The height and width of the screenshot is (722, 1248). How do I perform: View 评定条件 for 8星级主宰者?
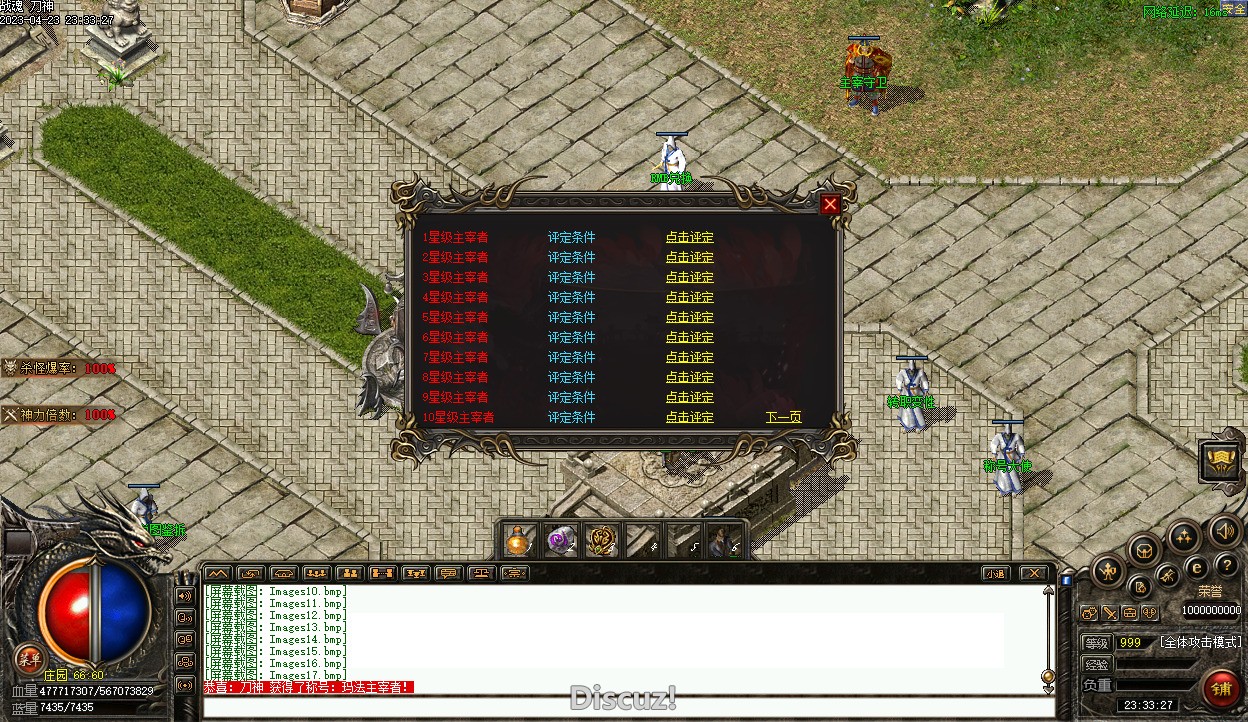571,378
